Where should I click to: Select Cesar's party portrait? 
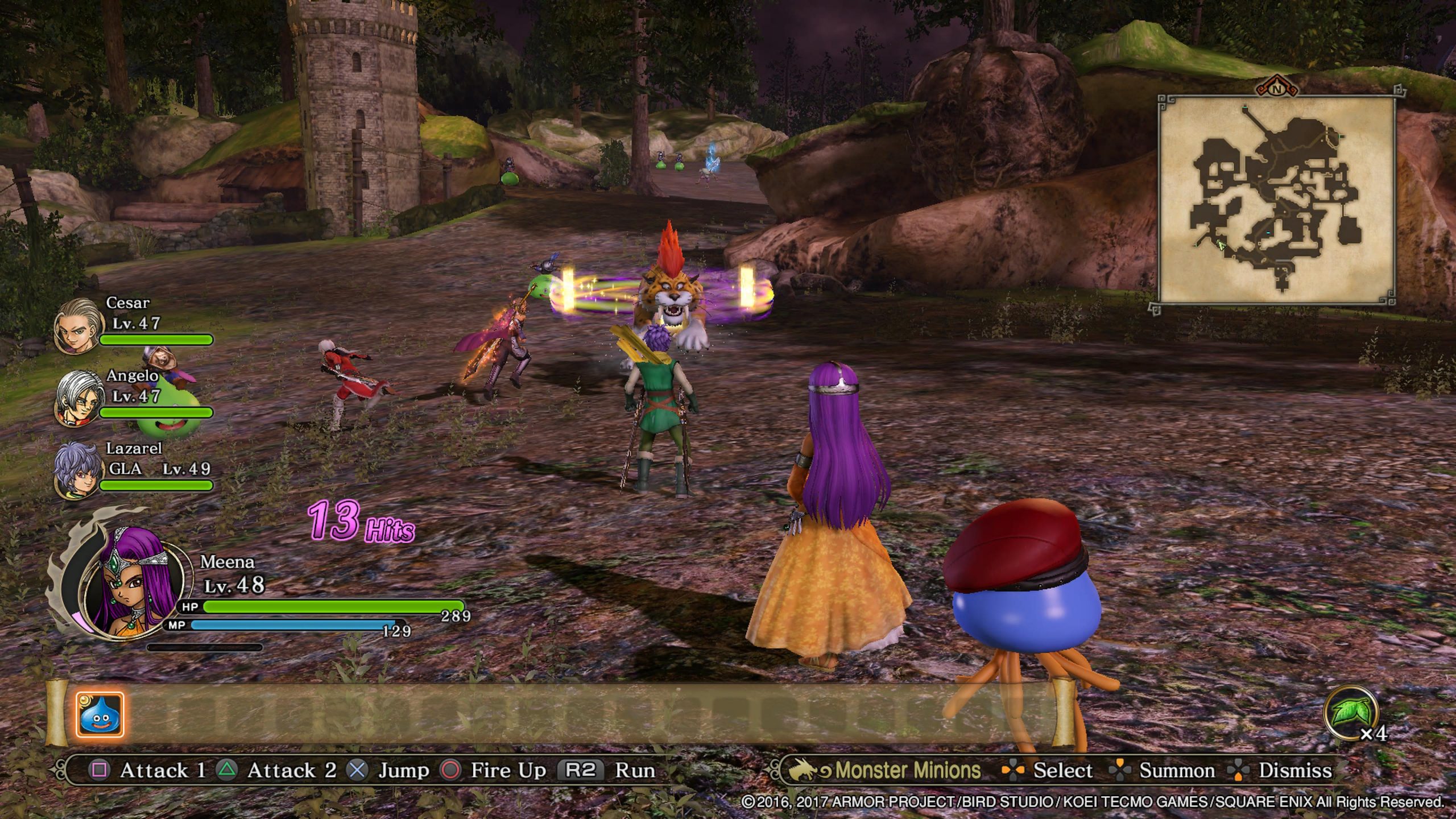tap(78, 325)
